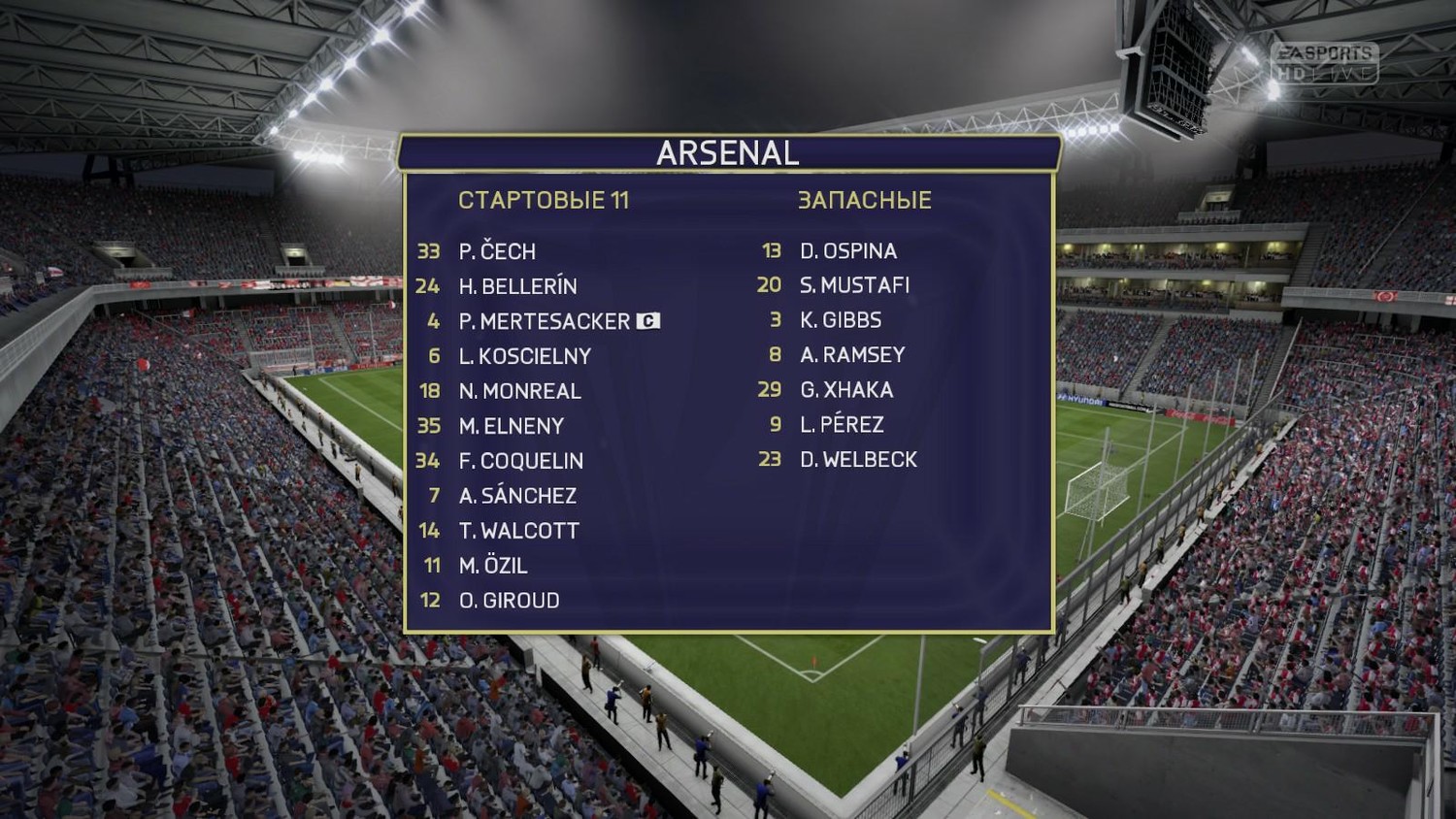Select P. Čech in the starting eleven

pyautogui.click(x=497, y=251)
